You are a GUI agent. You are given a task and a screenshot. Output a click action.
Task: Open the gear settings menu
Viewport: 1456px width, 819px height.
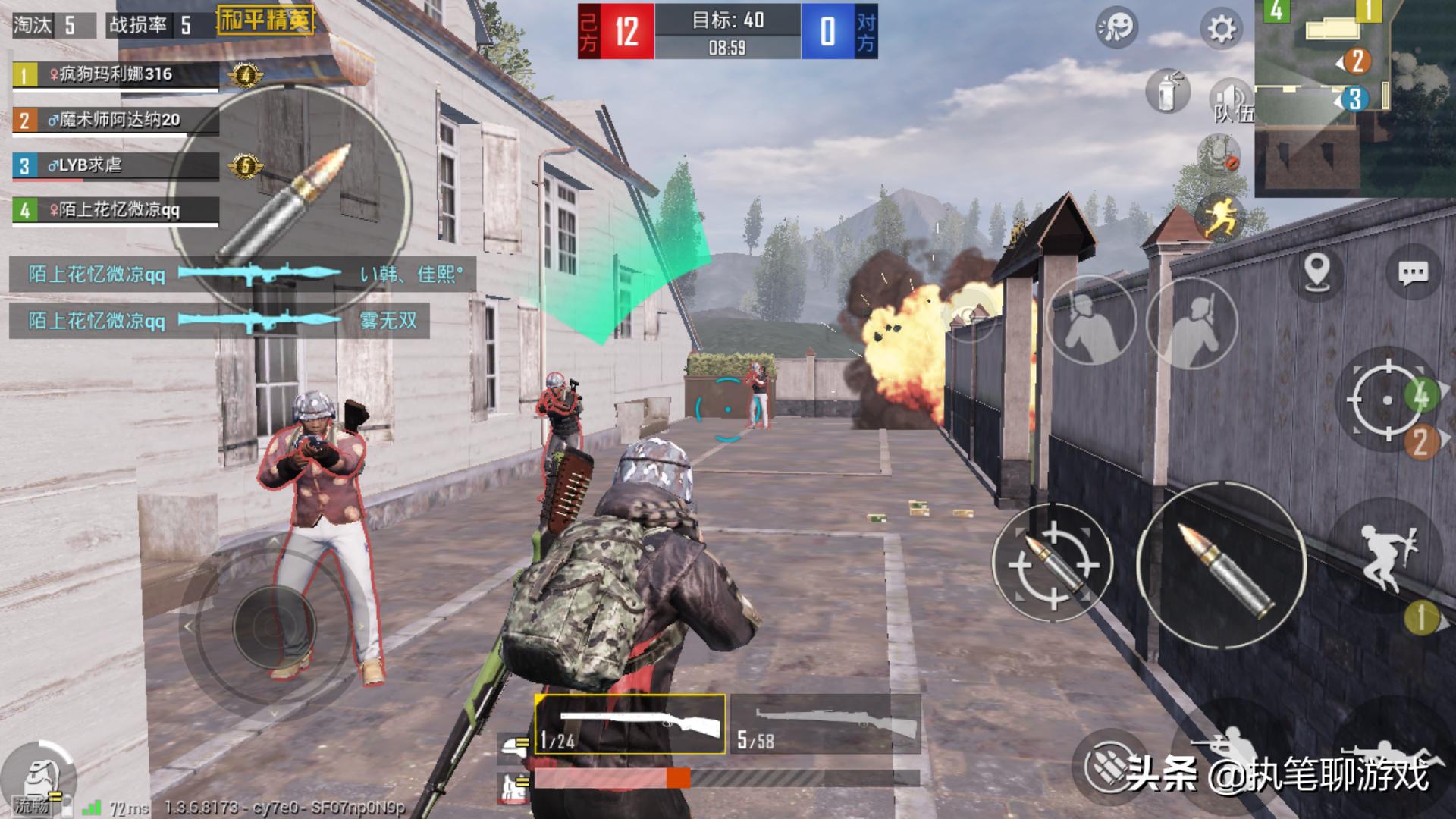click(x=1220, y=30)
